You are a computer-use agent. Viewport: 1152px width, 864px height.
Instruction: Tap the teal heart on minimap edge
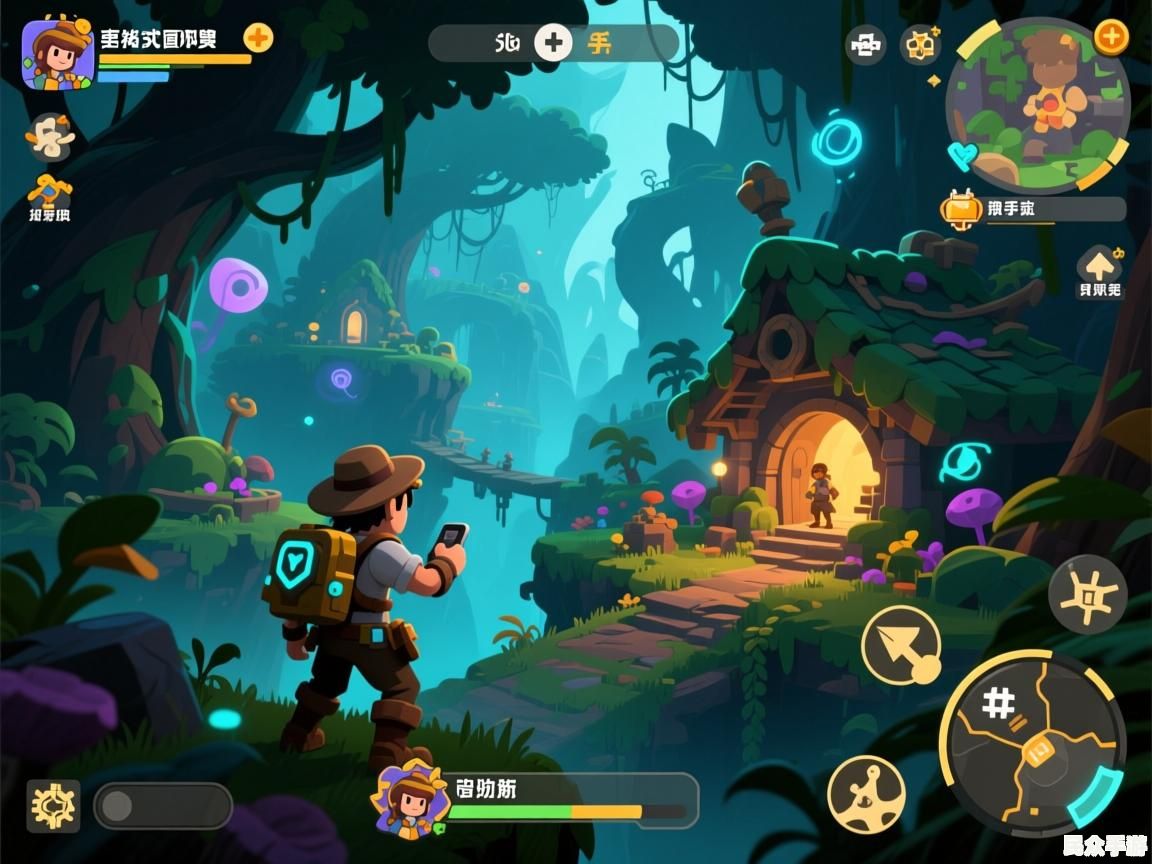click(963, 155)
